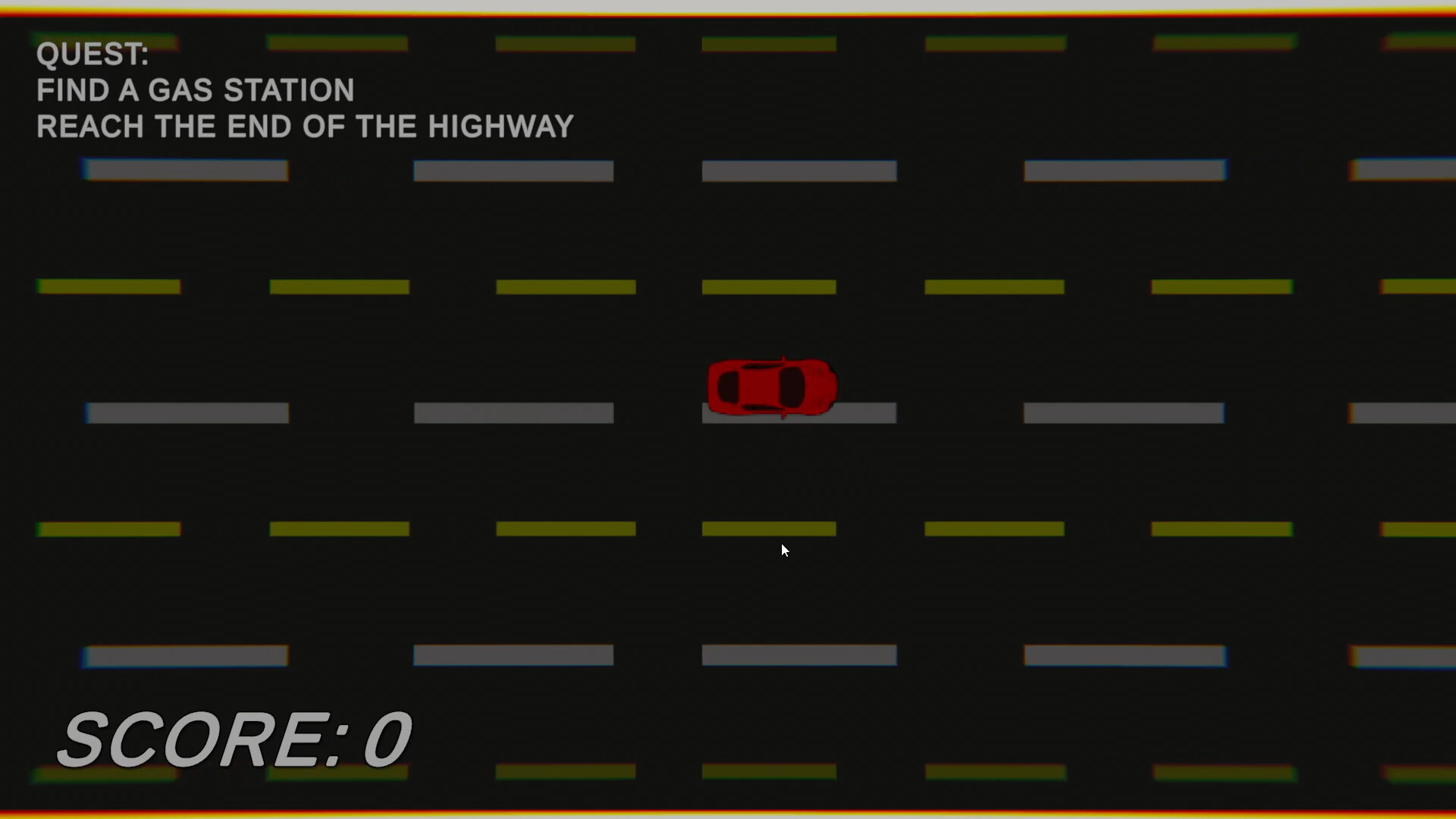Select the FIND A GAS STATION objective
This screenshot has height=819, width=1456.
(x=195, y=89)
